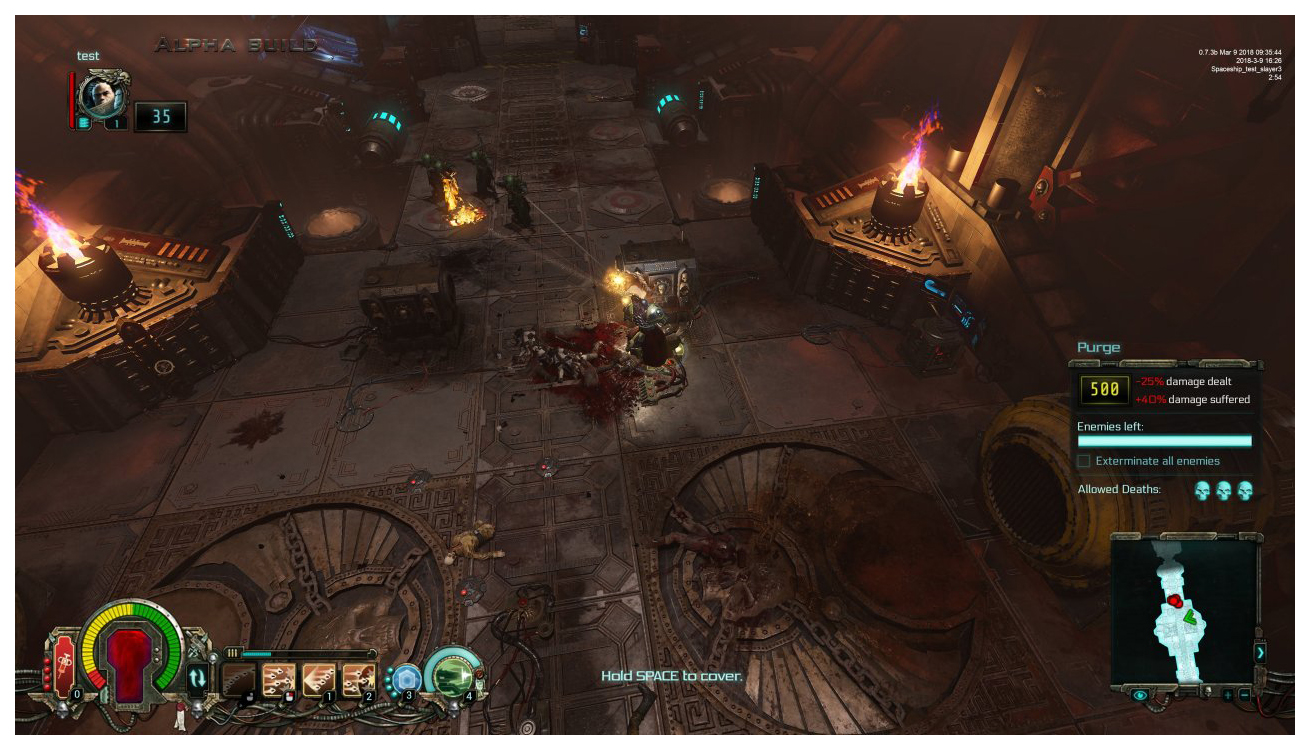Click the minimap display
The width and height of the screenshot is (1310, 750).
point(1185,609)
